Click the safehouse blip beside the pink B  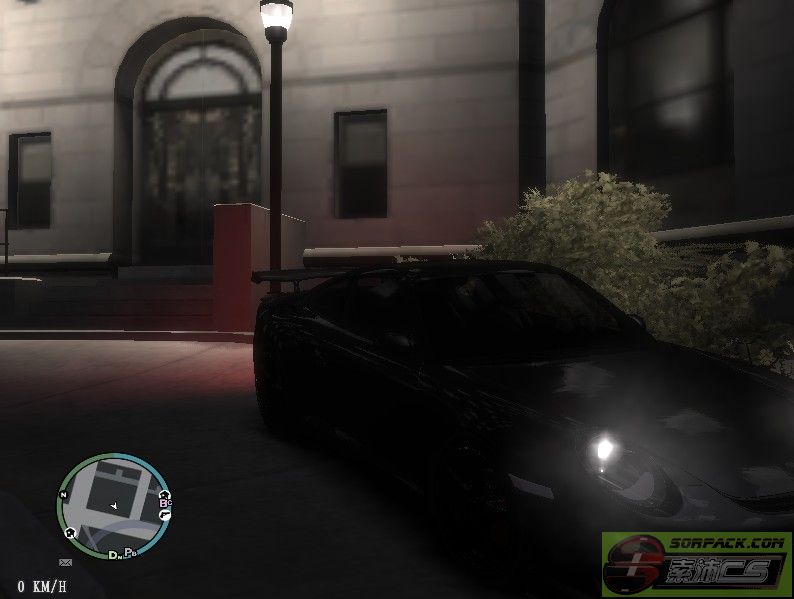coord(164,495)
